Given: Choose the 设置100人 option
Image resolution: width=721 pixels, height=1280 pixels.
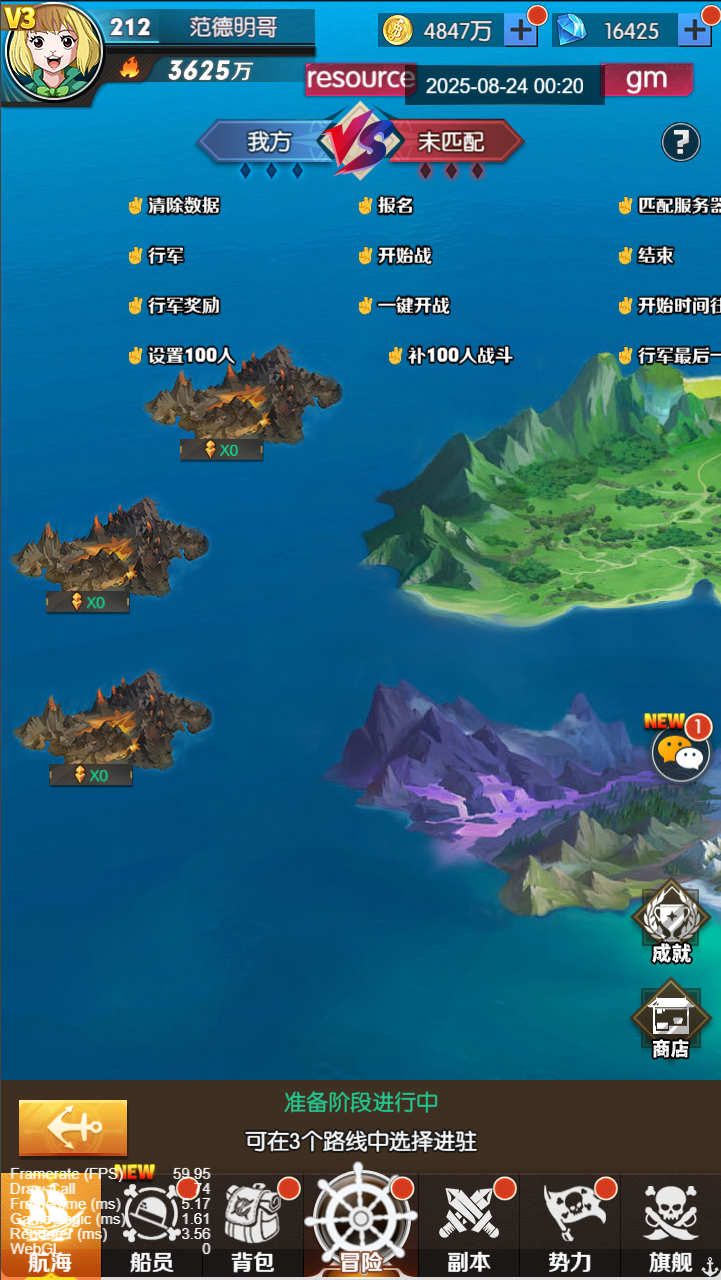Looking at the screenshot, I should (181, 356).
